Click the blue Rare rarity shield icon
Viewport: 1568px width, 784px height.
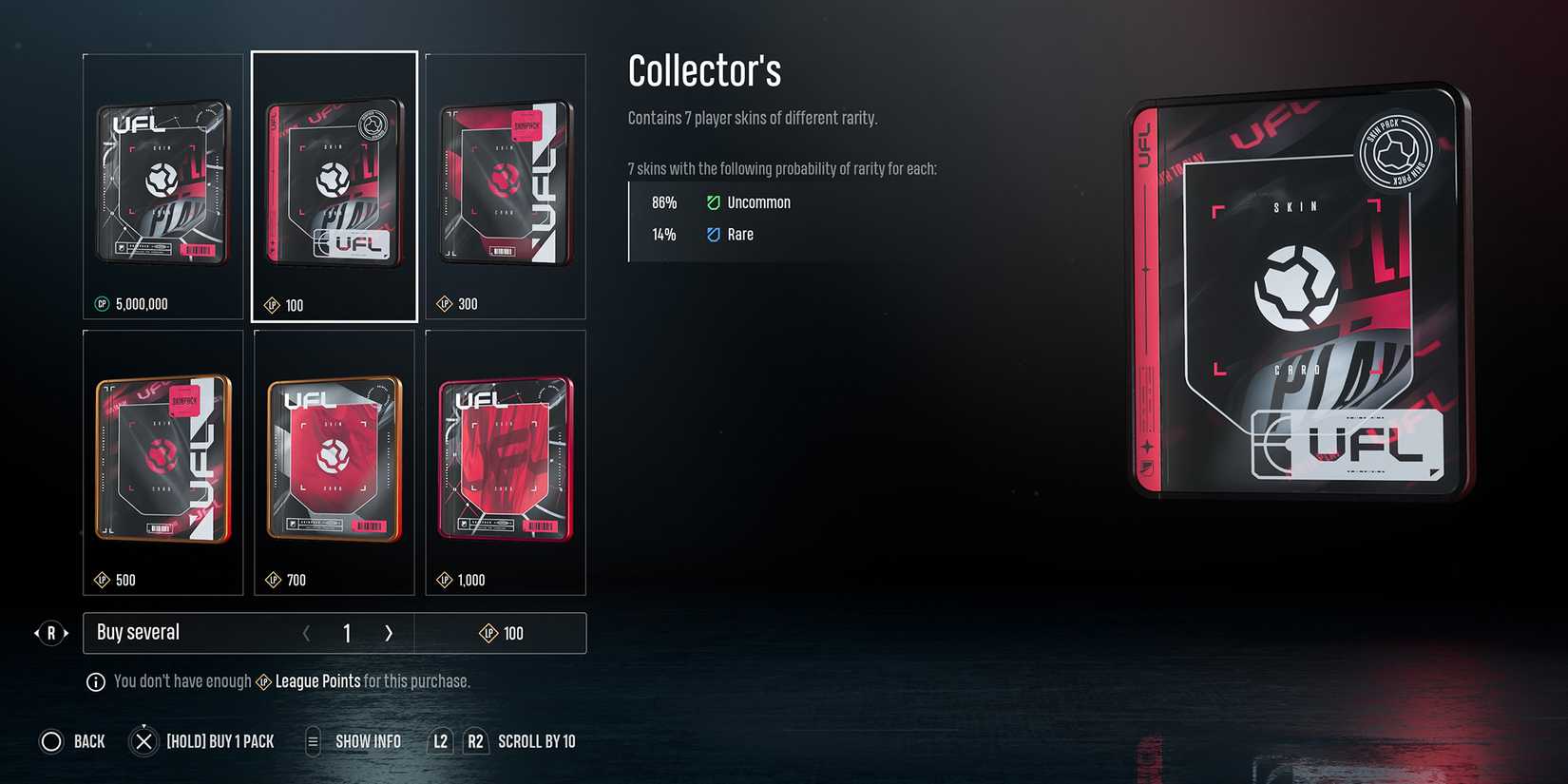coord(714,234)
